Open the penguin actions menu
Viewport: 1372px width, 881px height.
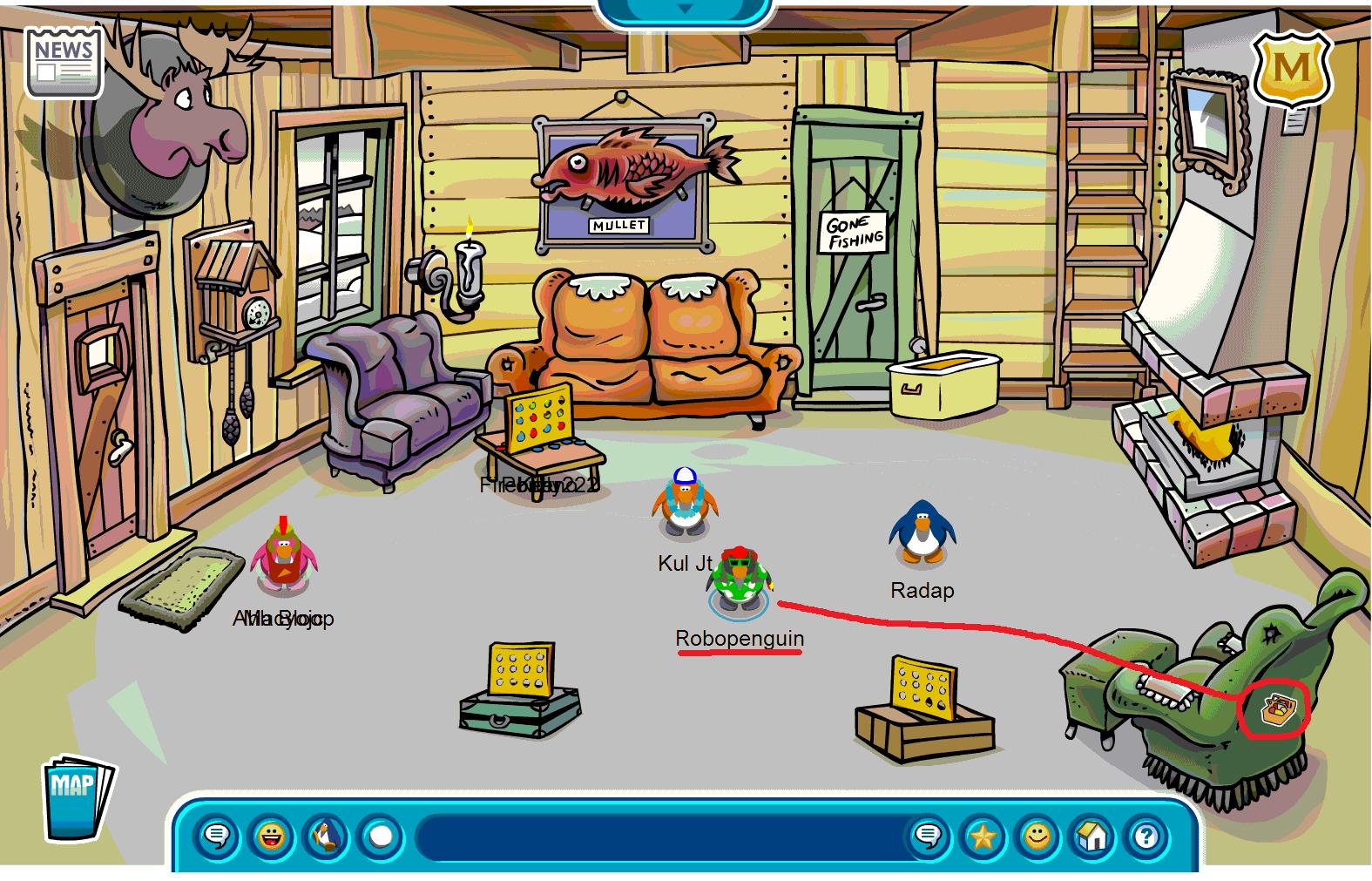(326, 837)
